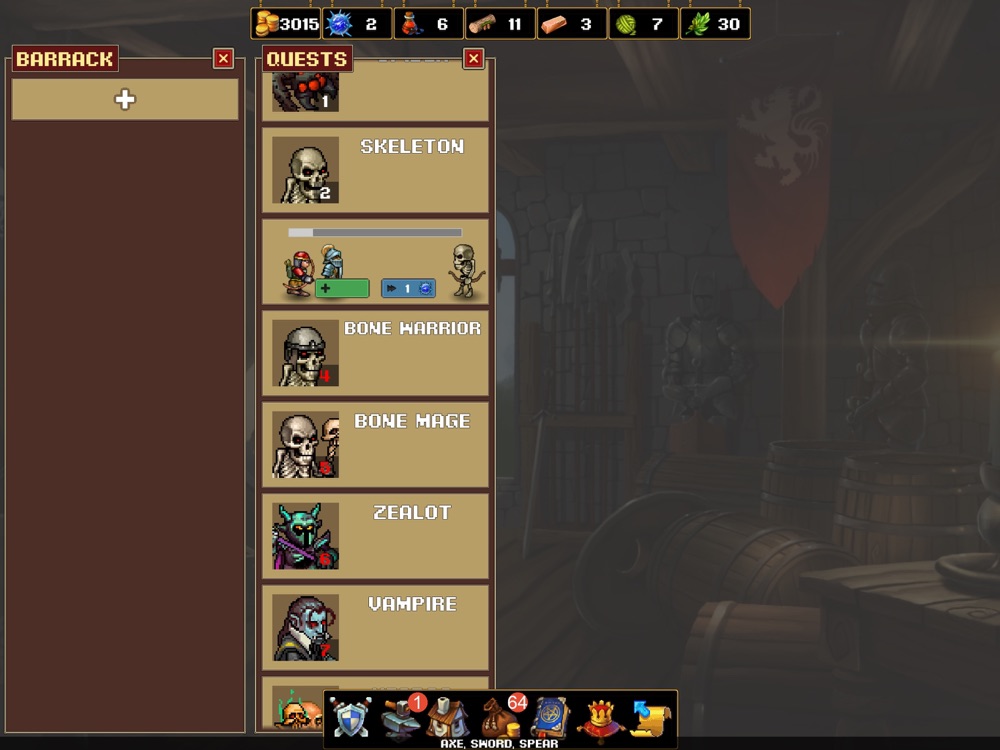
Task: Select the Skeleton quest
Action: coord(375,170)
